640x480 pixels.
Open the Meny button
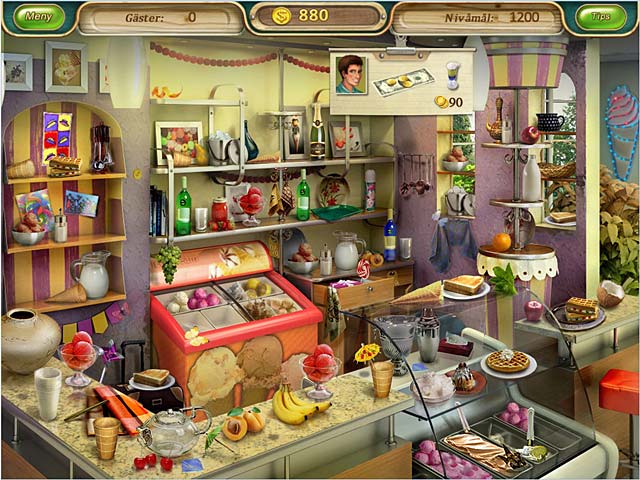pos(38,16)
